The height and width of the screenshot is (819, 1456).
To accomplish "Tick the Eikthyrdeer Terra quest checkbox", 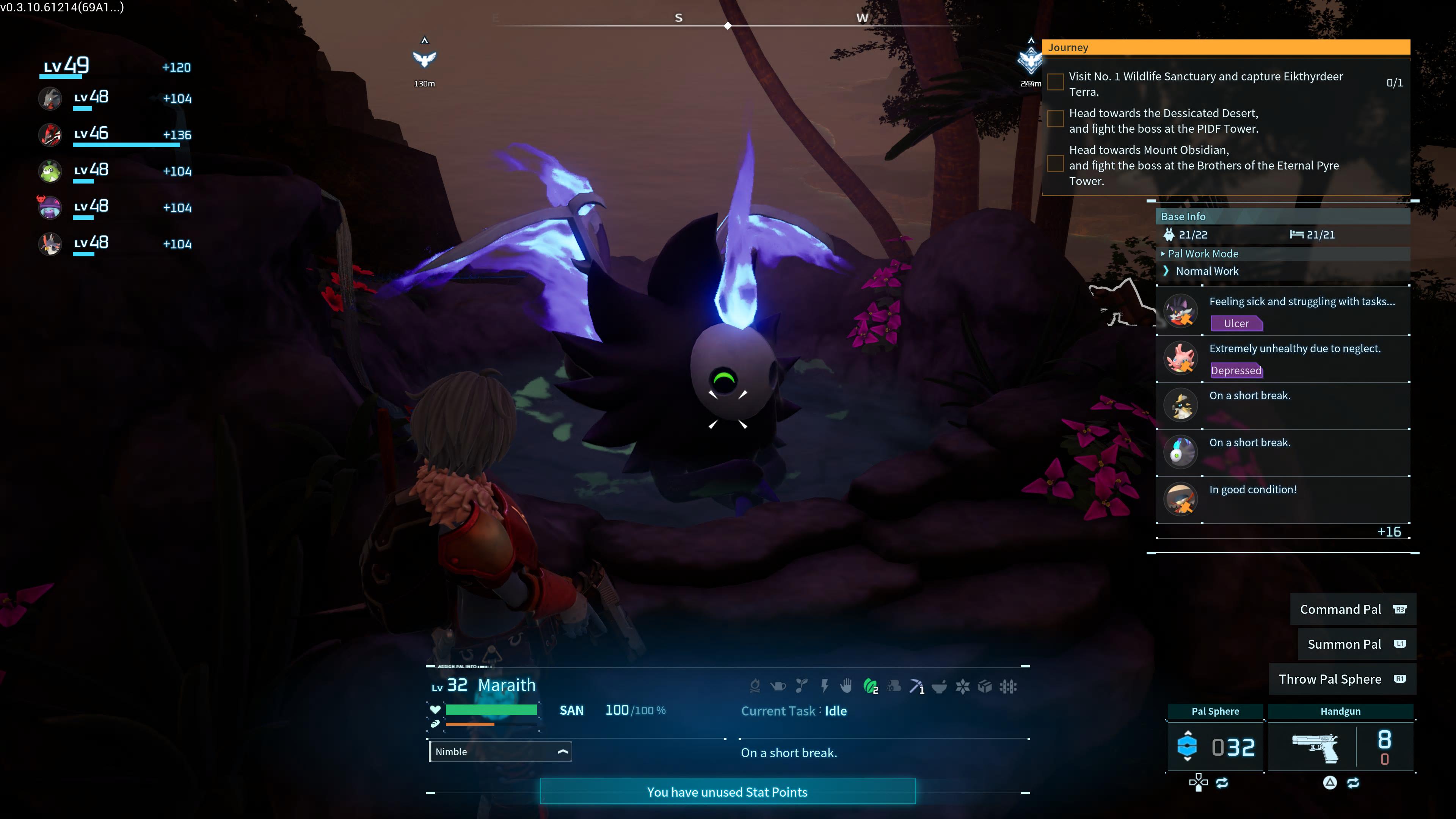I will pos(1055,83).
